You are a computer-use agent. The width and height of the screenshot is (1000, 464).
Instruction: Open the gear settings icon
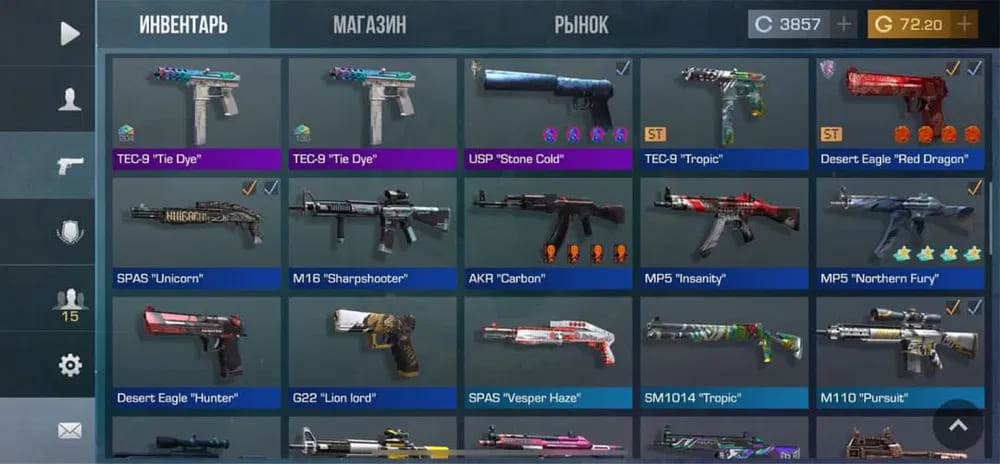pos(69,365)
